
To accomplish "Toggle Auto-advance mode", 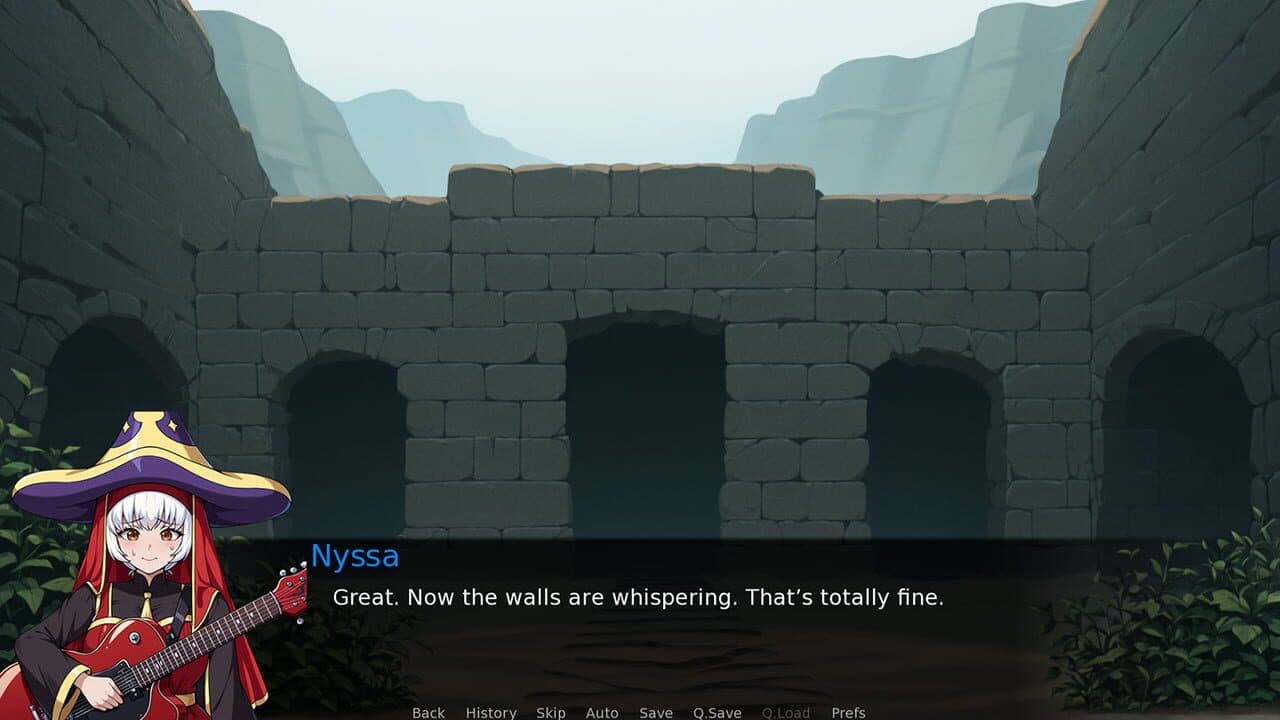I will pyautogui.click(x=602, y=713).
